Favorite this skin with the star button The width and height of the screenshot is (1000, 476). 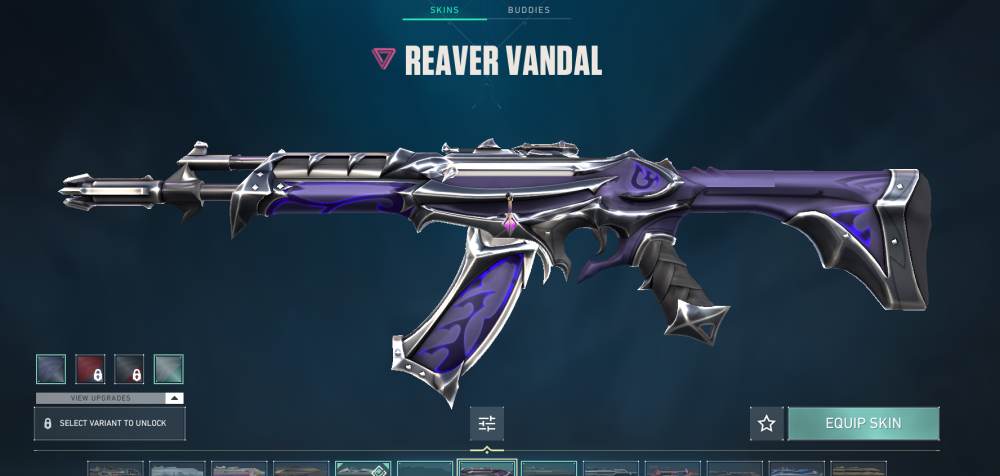coord(767,423)
